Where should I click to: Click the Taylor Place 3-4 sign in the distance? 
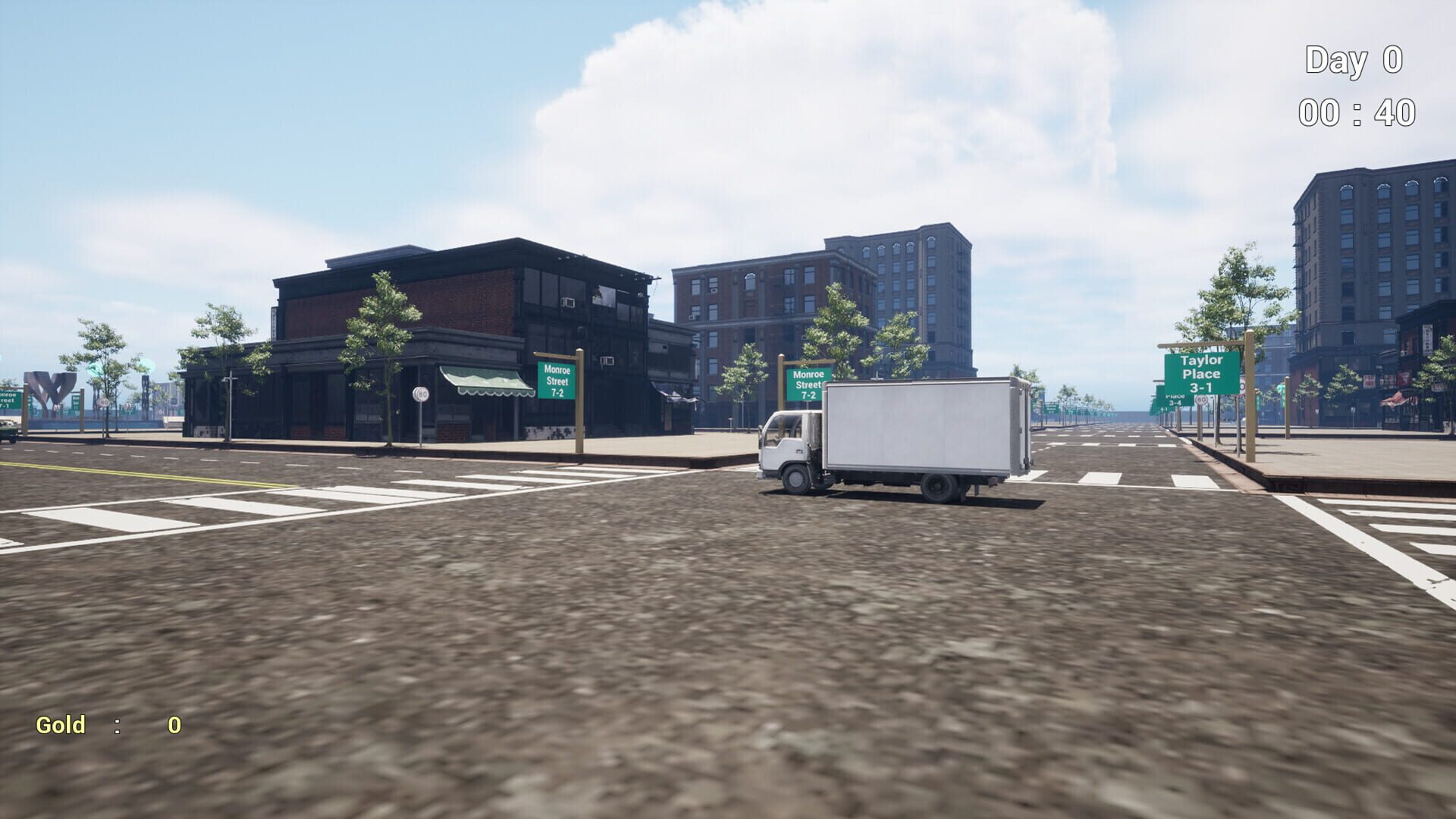tap(1175, 401)
